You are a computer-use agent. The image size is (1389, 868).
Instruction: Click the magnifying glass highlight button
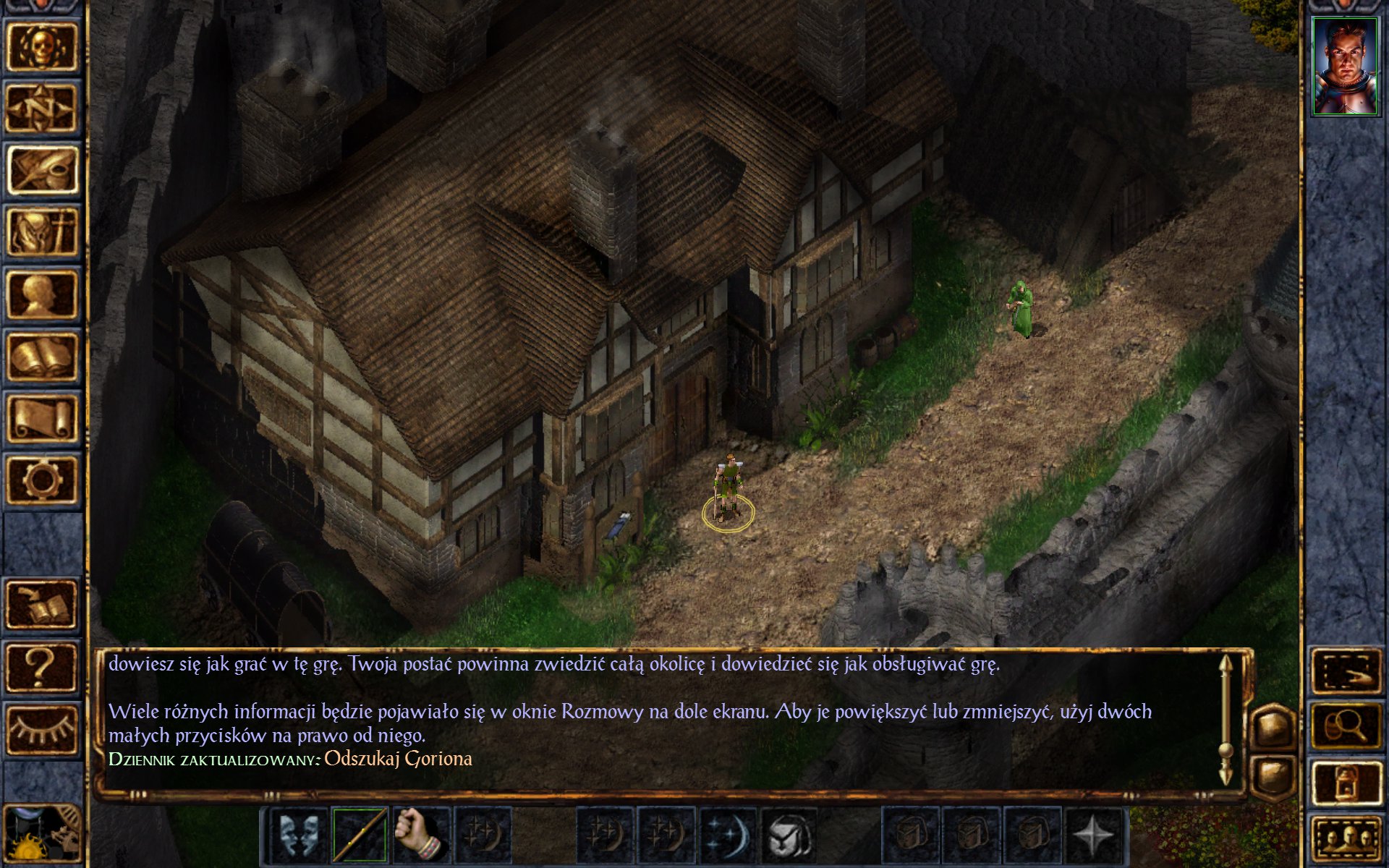1346,726
